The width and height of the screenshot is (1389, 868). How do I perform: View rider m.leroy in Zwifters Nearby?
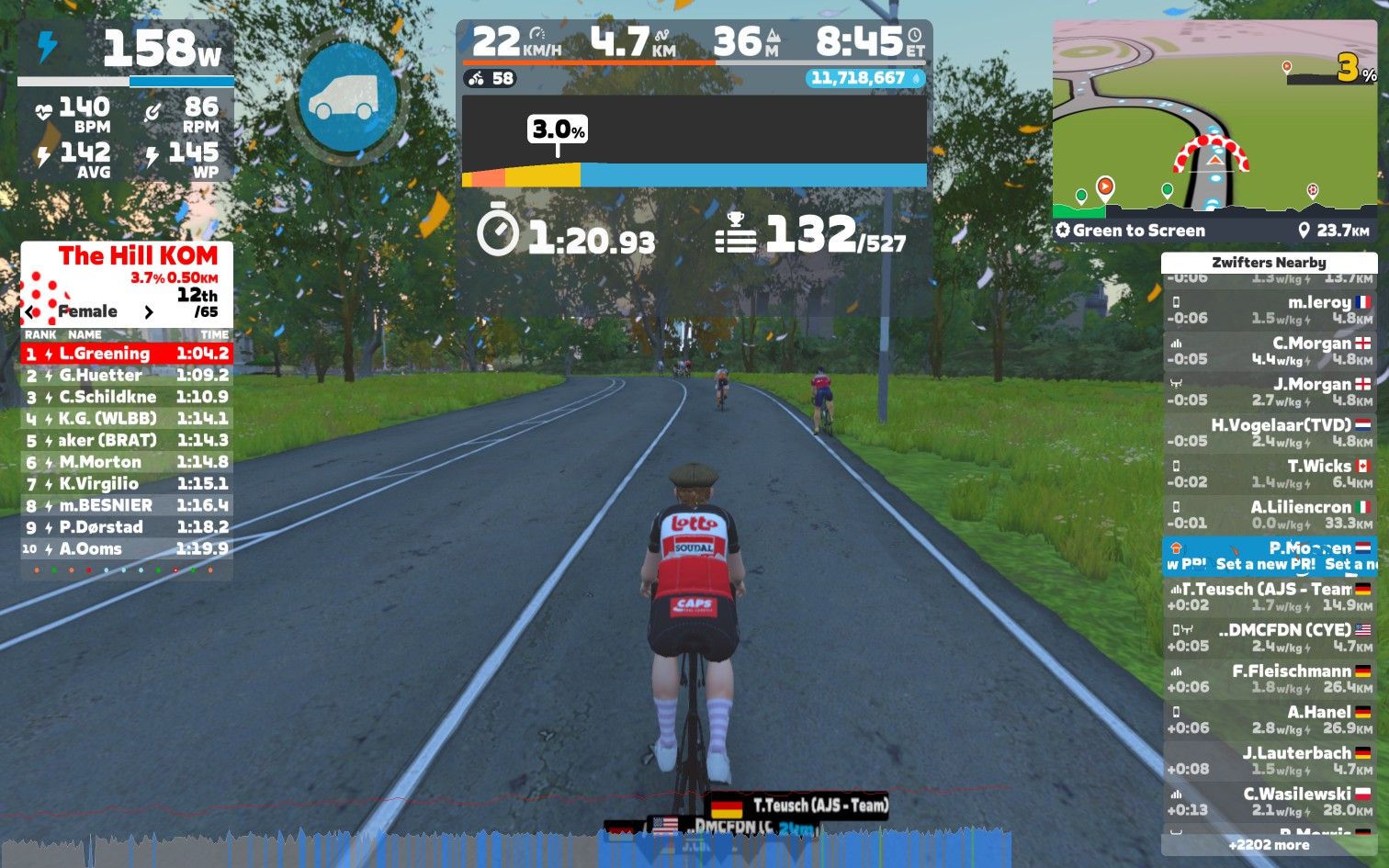(x=1270, y=310)
